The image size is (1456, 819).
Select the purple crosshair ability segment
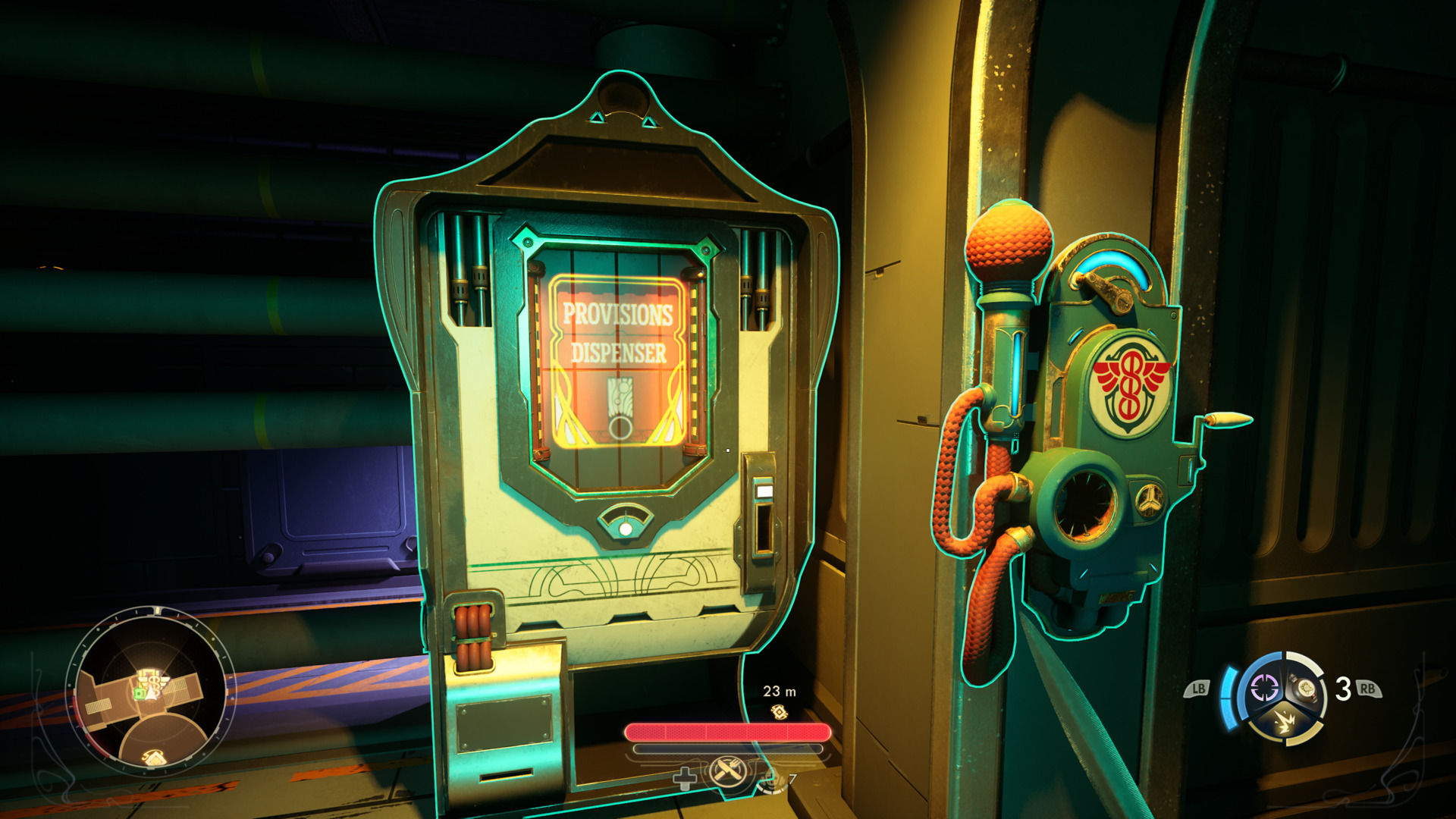pyautogui.click(x=1263, y=689)
